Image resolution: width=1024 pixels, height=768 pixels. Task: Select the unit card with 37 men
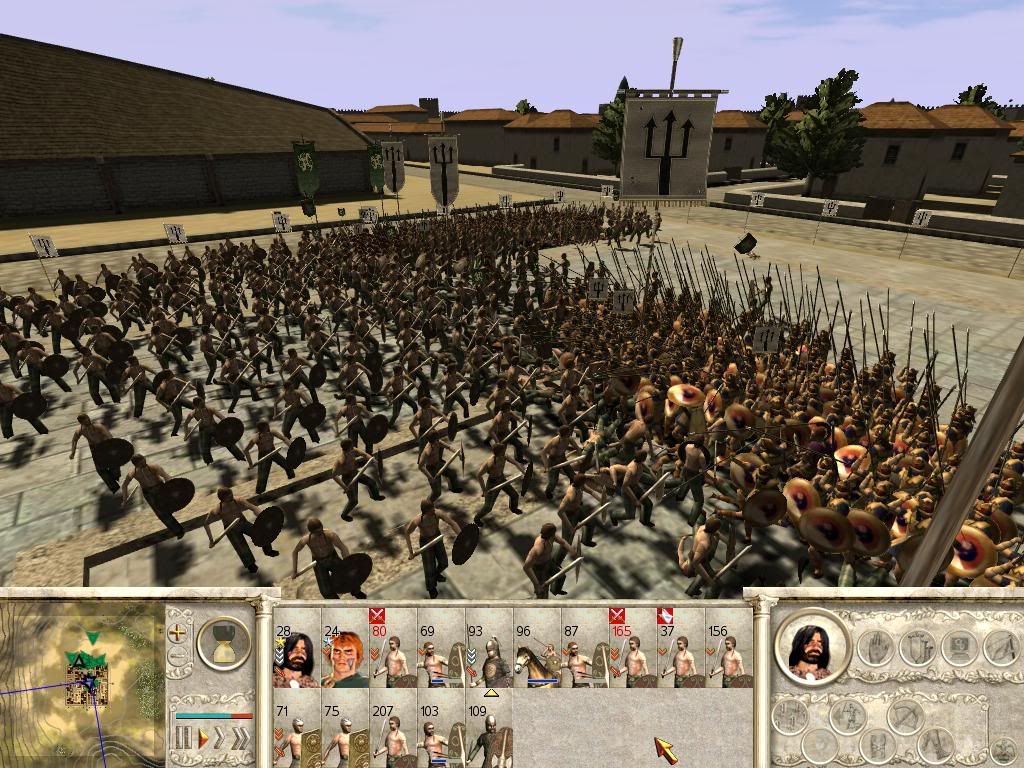pyautogui.click(x=681, y=654)
